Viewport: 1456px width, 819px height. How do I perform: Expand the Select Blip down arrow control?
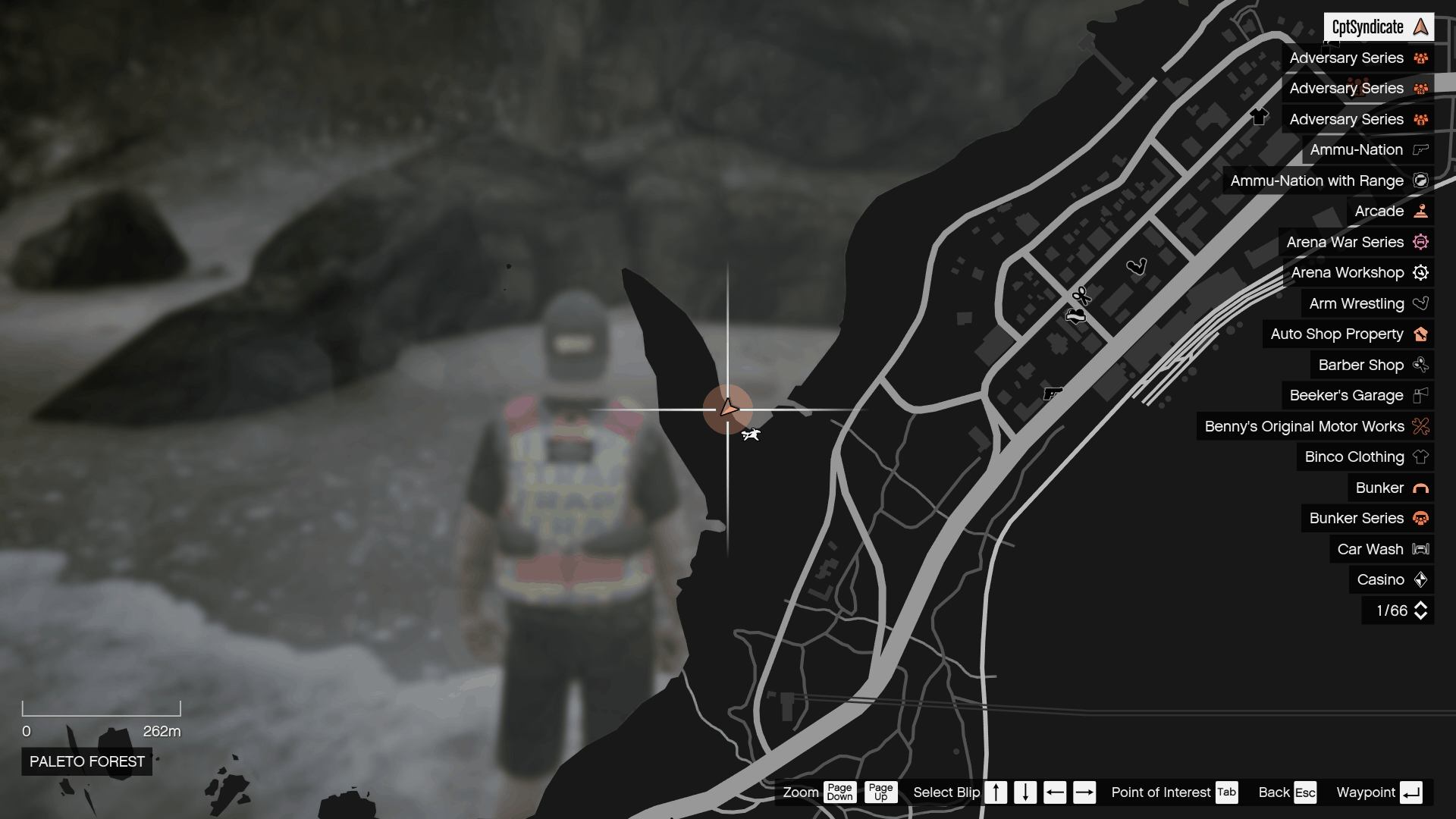(1026, 792)
